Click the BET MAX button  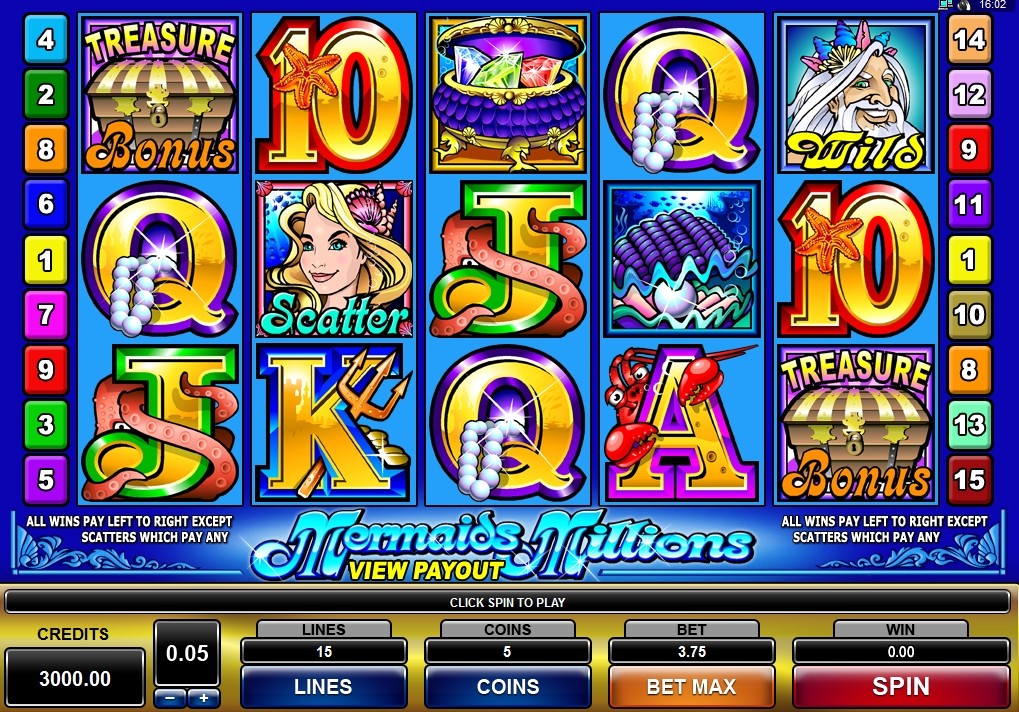tap(691, 687)
